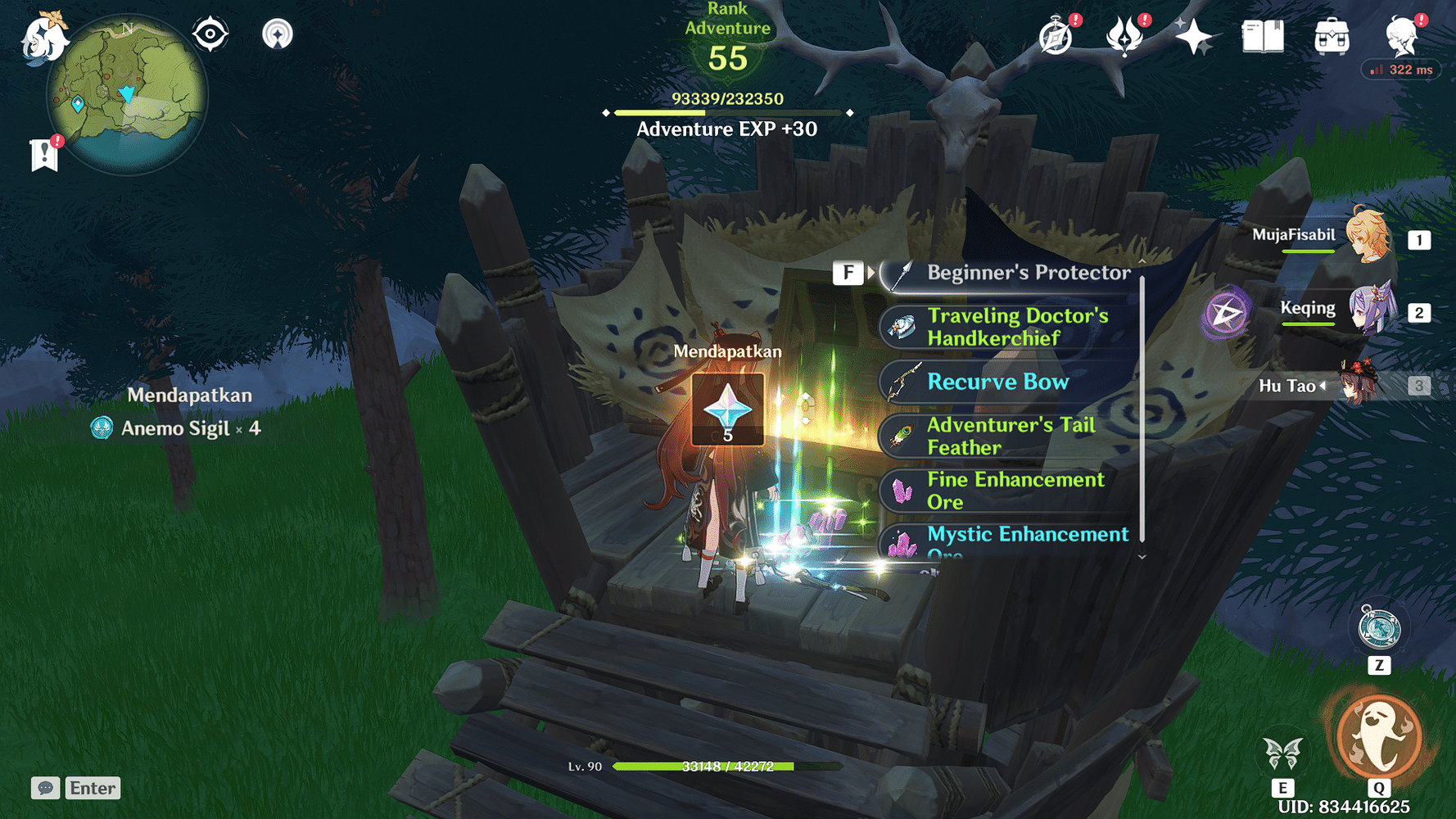Open the Adventurer Handbook book icon

click(1263, 36)
